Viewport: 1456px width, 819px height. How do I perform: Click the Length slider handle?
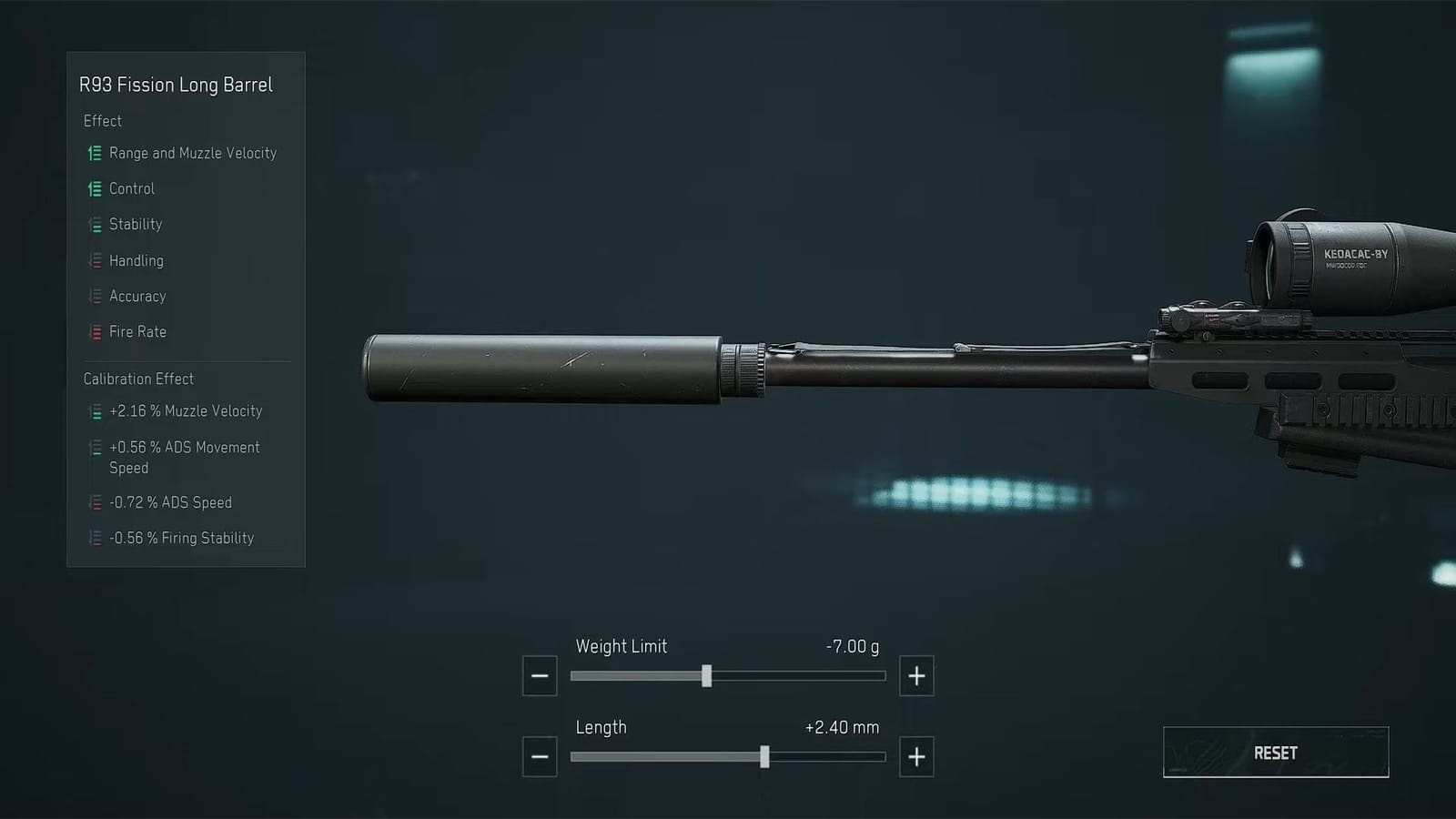coord(765,756)
